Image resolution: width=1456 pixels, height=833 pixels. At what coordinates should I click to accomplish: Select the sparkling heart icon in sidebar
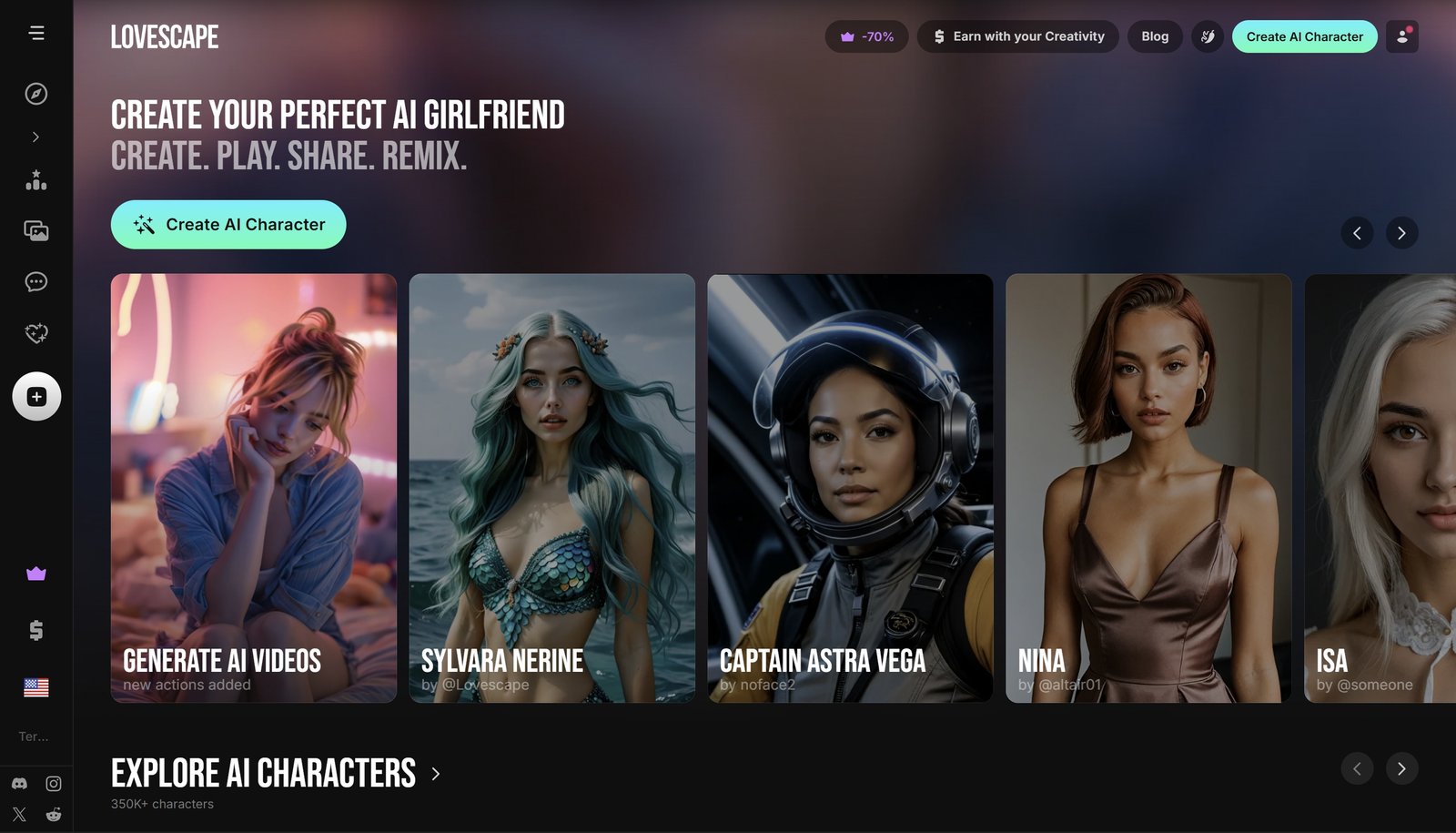click(x=35, y=332)
